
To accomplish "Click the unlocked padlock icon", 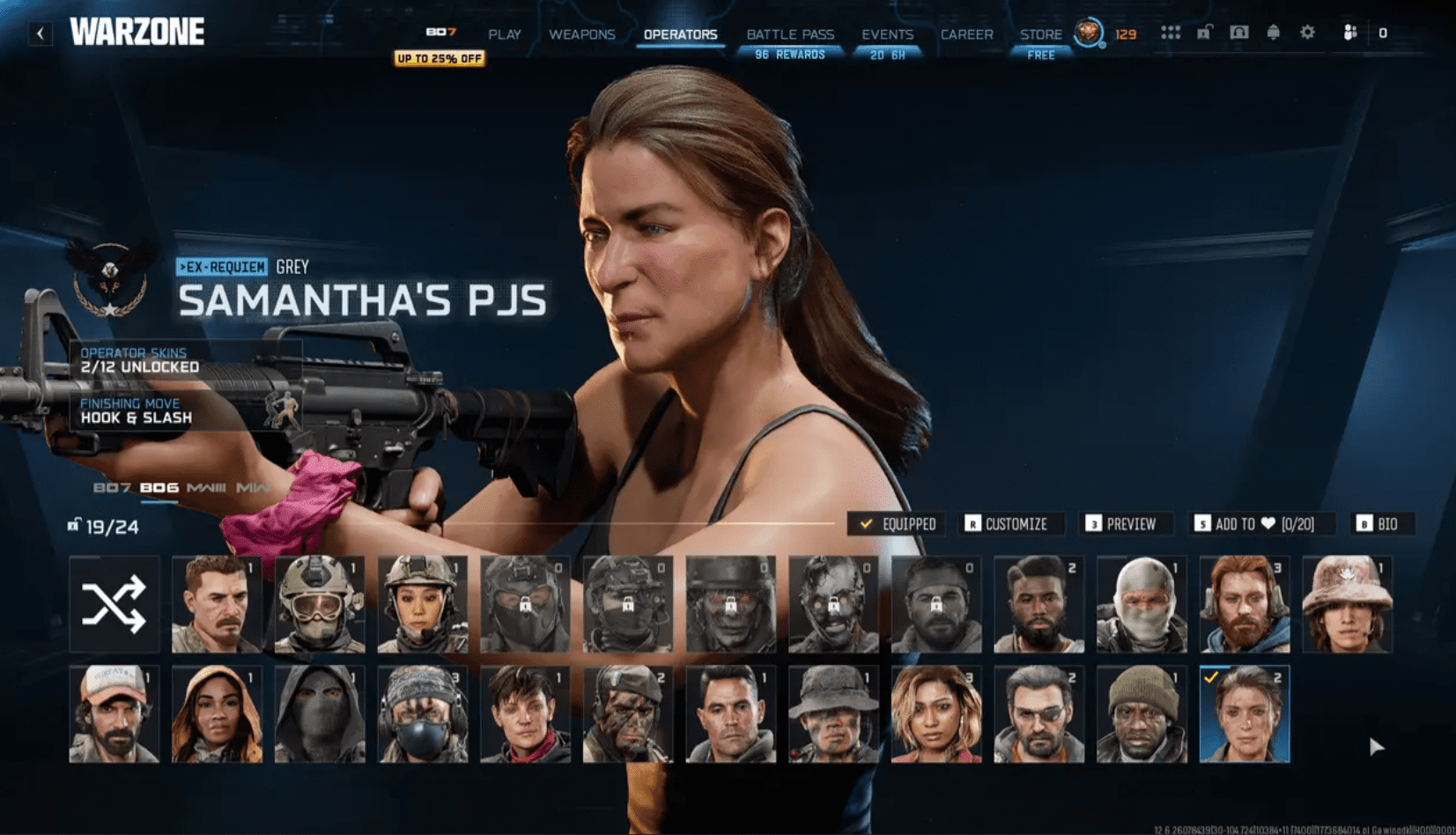I will [x=1203, y=32].
